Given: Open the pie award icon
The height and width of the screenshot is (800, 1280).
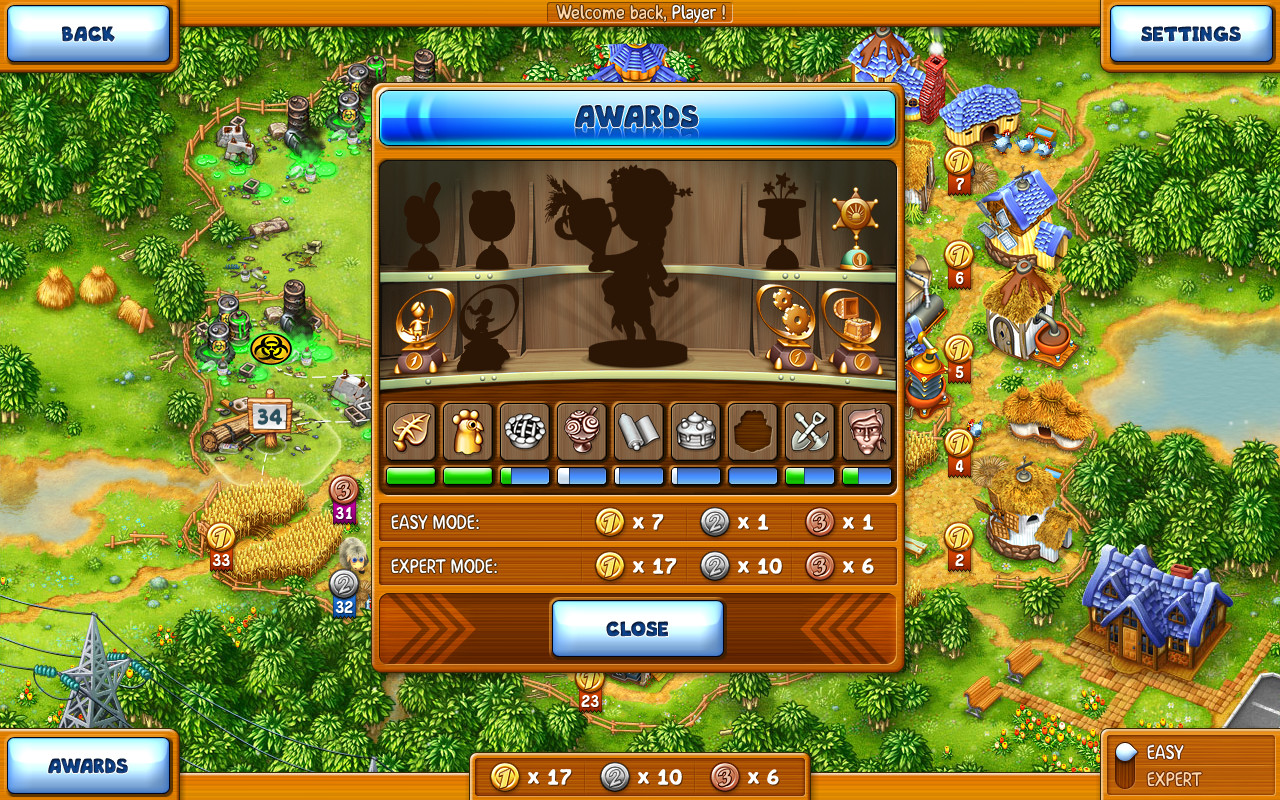Looking at the screenshot, I should pos(524,432).
